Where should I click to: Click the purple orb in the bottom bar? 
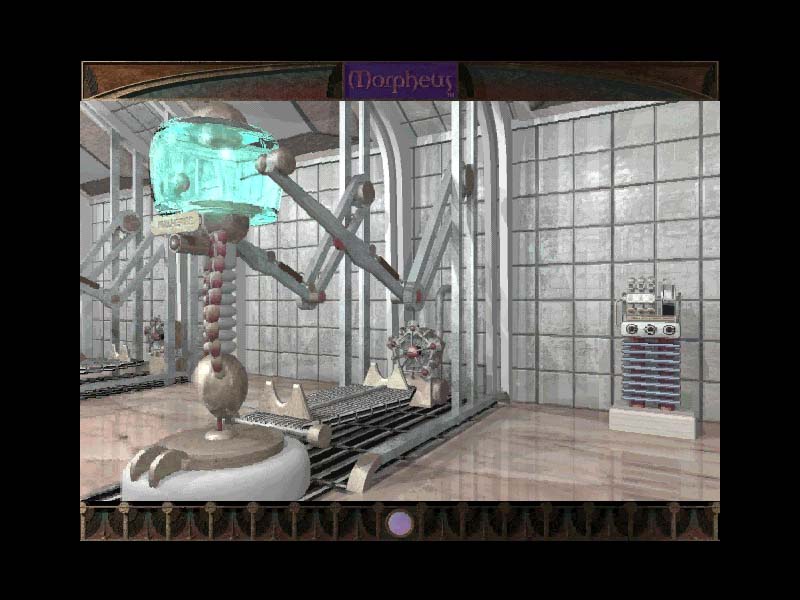[400, 523]
